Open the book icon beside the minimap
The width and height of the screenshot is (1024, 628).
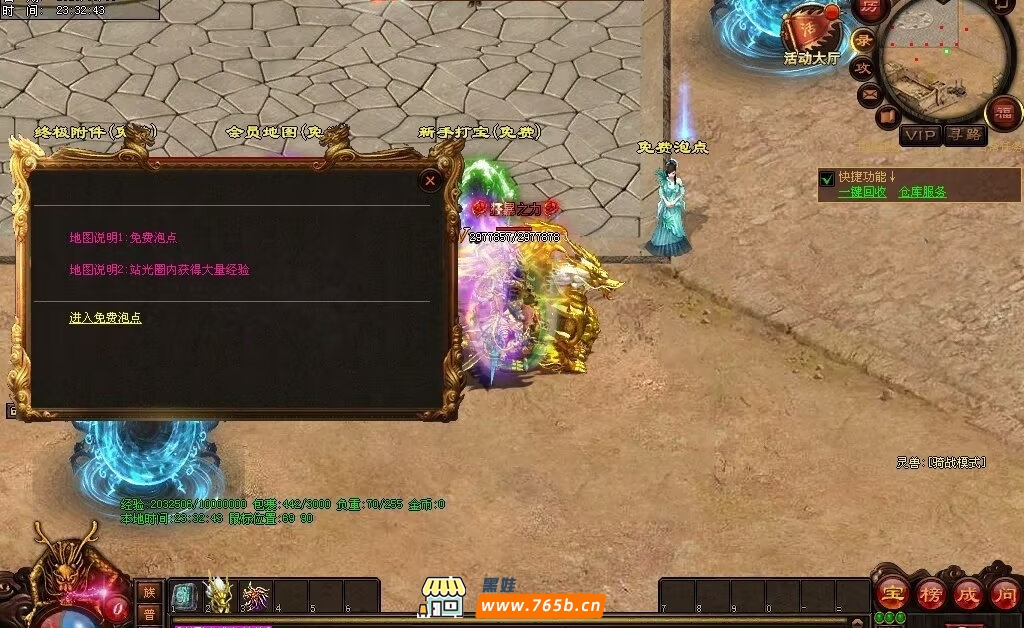coord(887,118)
